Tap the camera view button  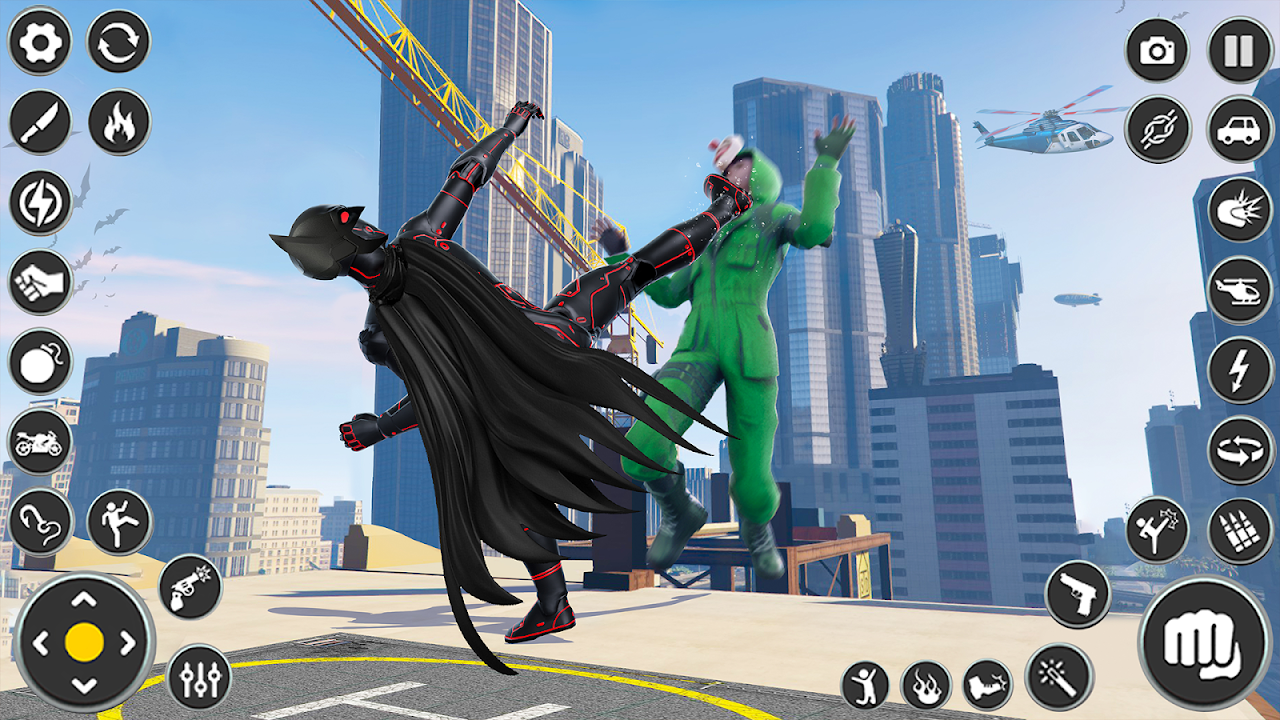pos(1157,50)
